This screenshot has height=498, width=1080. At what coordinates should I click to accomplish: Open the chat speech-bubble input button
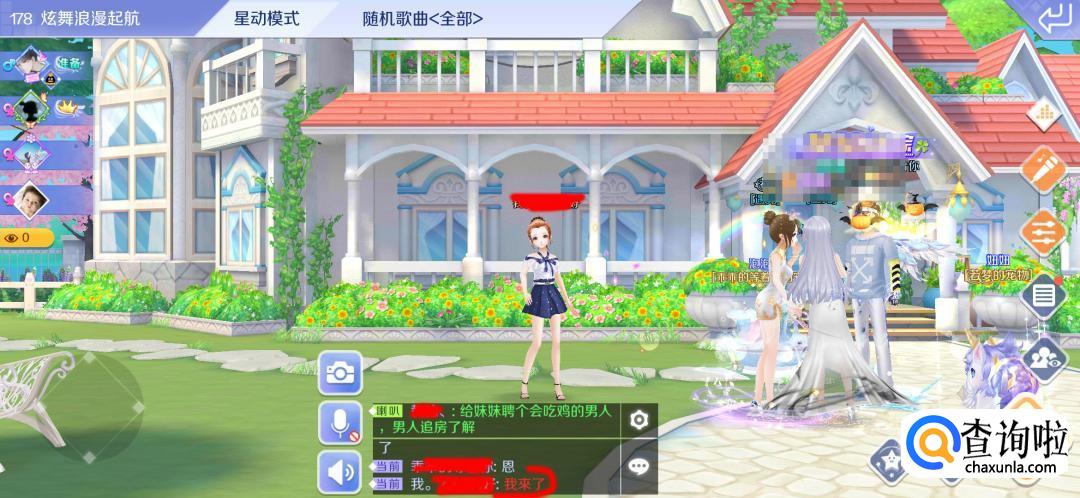pyautogui.click(x=639, y=466)
